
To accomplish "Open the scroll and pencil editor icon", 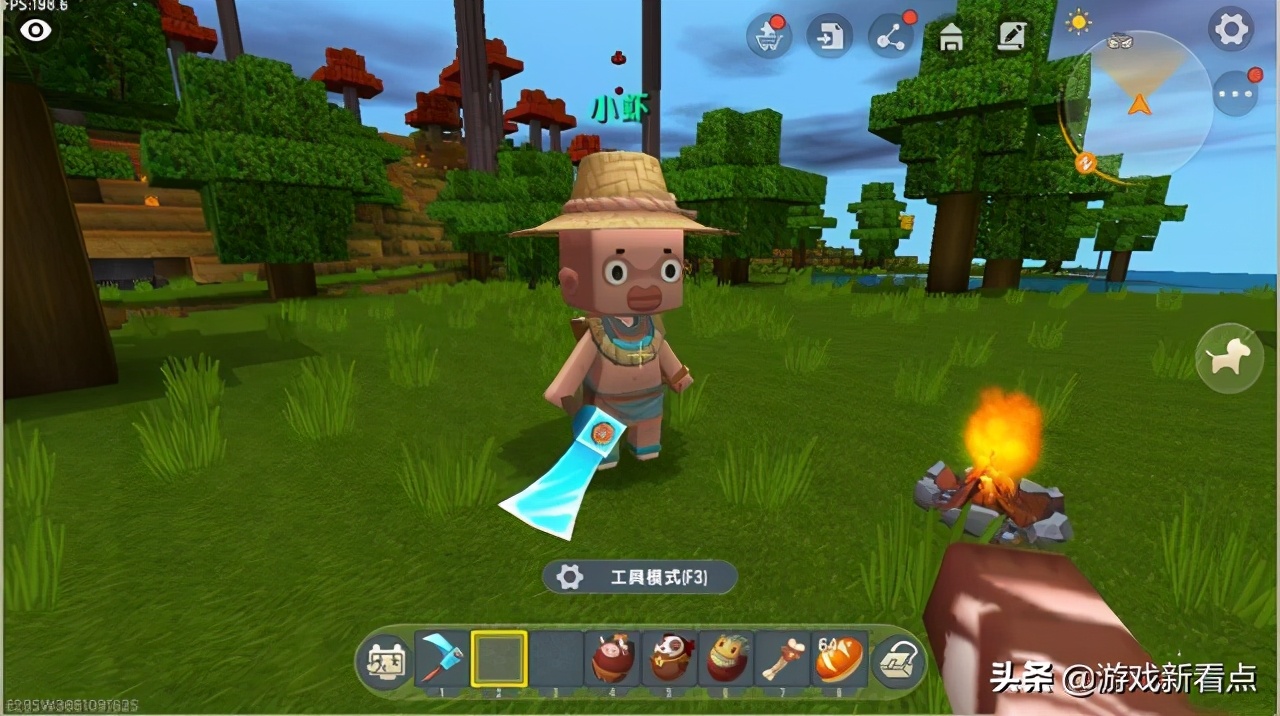I will coord(1012,37).
